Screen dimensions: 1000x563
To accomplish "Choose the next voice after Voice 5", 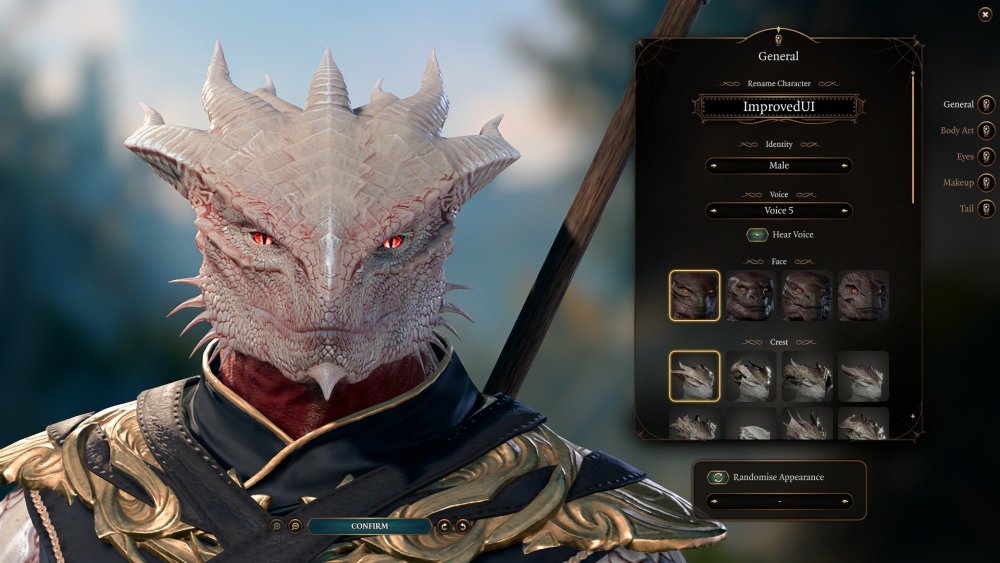I will coord(845,211).
